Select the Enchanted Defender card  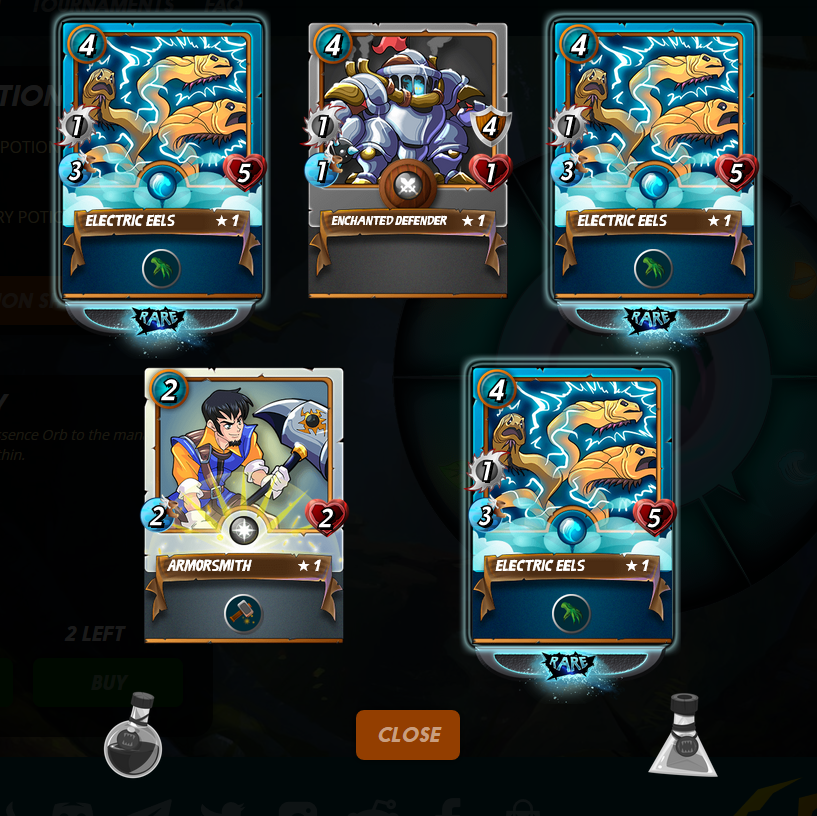[407, 160]
